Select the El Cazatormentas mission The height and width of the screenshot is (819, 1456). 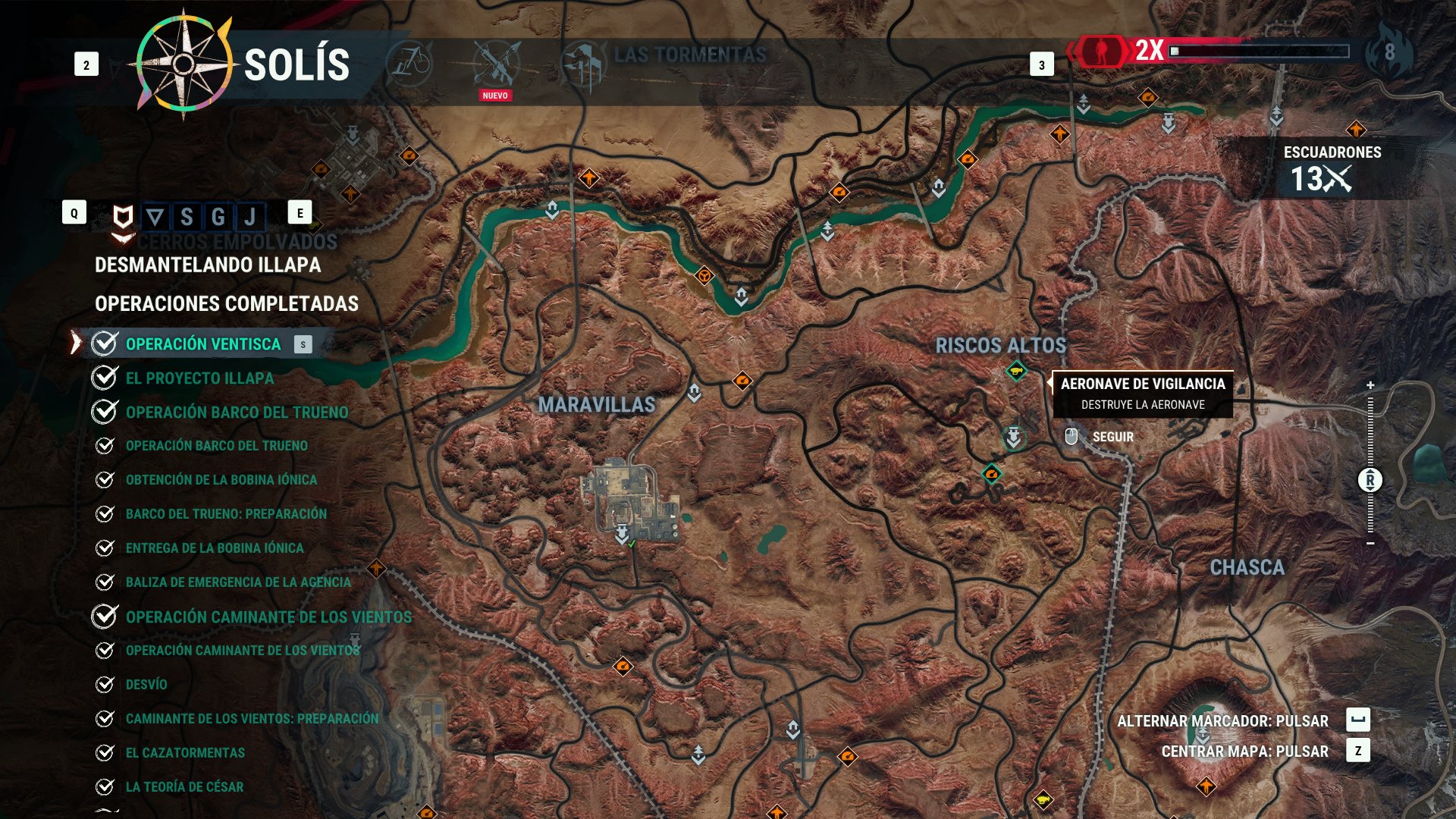pos(185,753)
